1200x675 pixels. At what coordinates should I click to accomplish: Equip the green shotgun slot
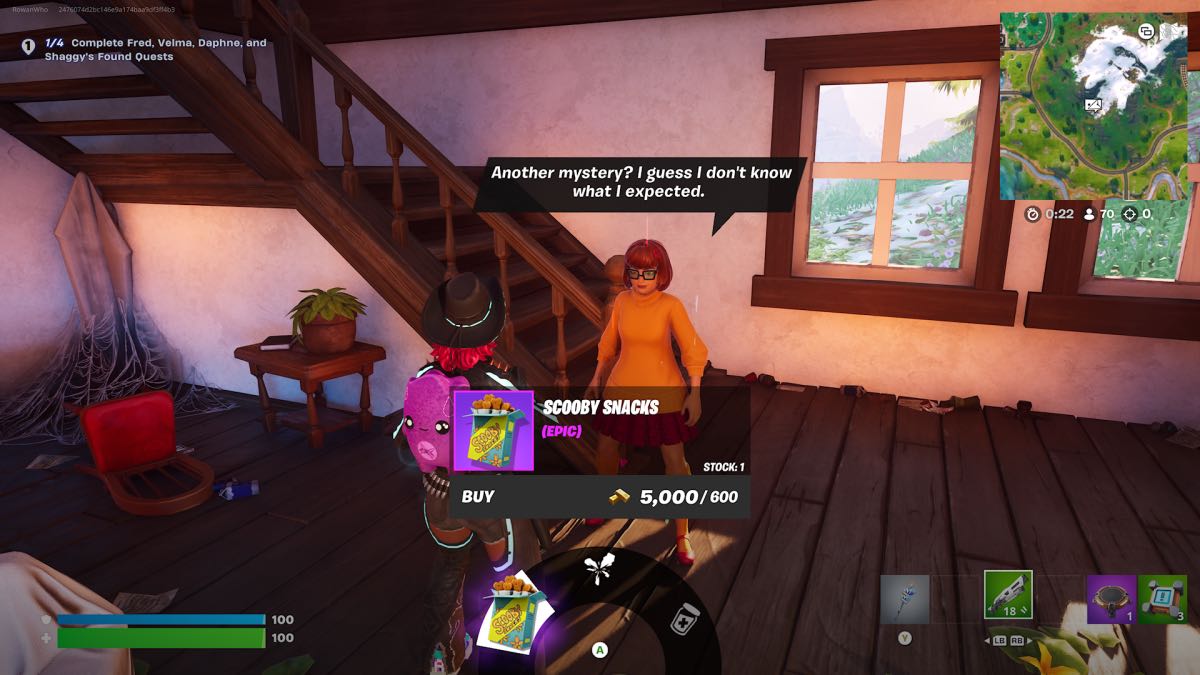tap(1007, 596)
